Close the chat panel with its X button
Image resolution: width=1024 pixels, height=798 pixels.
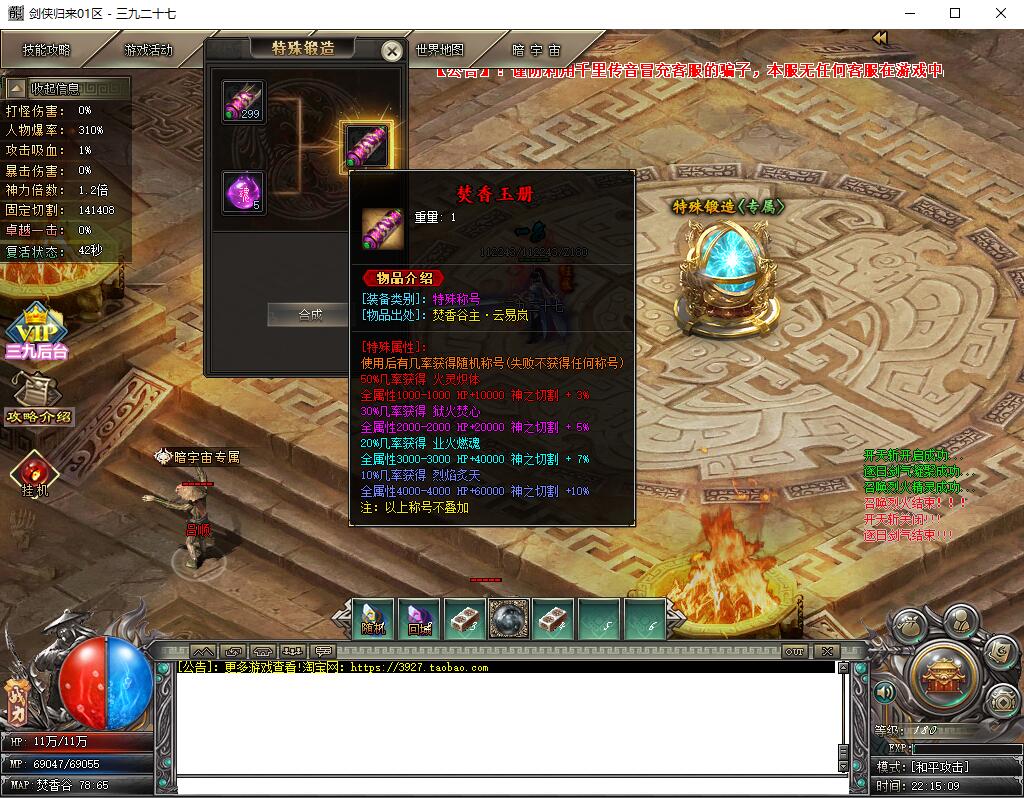point(826,651)
